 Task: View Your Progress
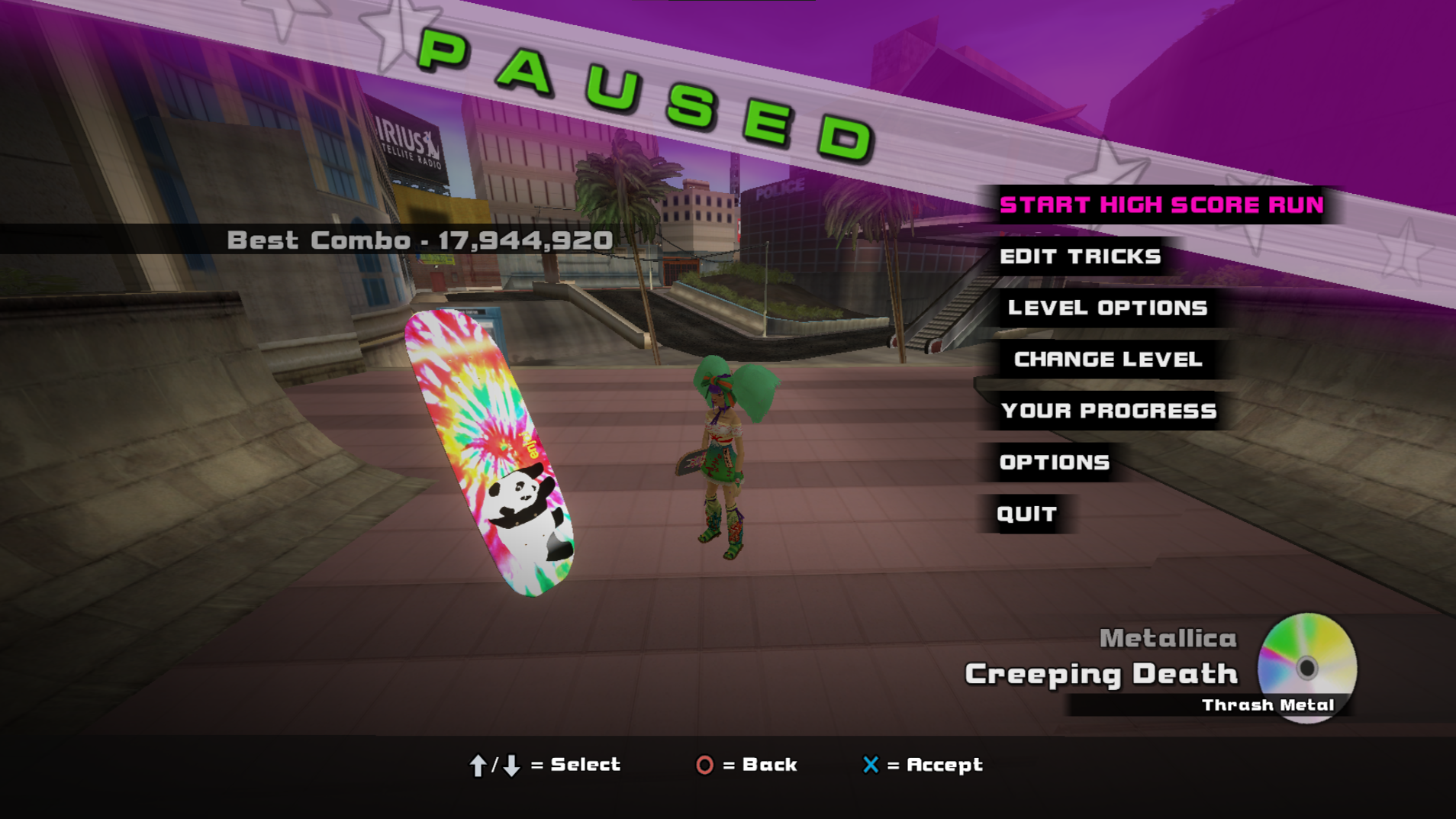click(x=1108, y=411)
